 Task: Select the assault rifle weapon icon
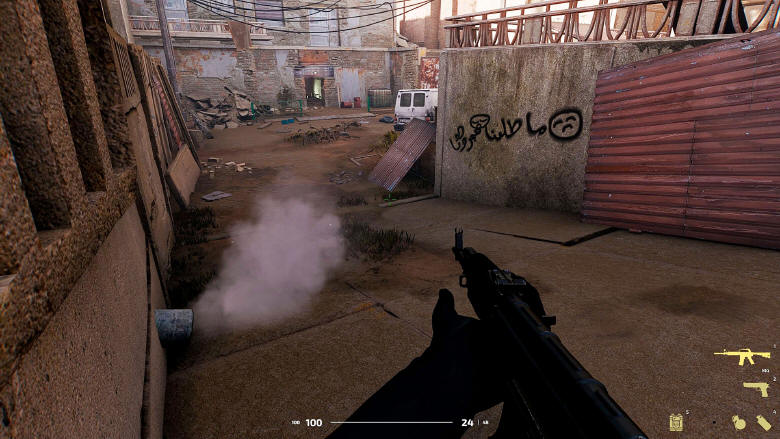(741, 356)
